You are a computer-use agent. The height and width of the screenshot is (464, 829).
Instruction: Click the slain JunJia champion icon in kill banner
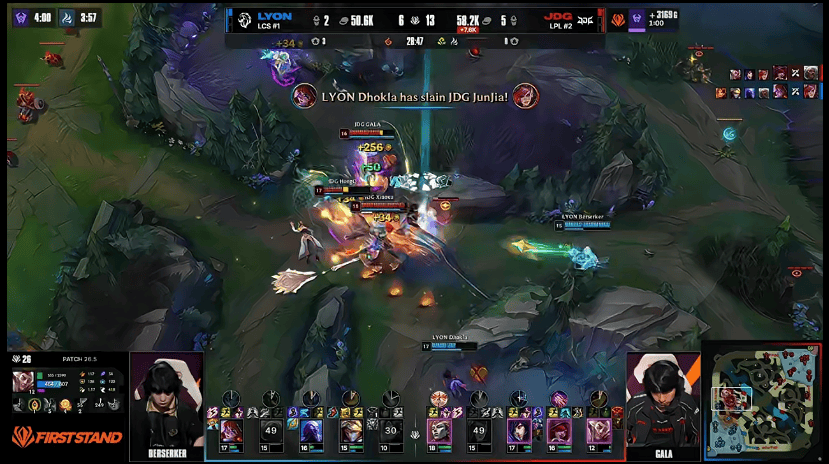pyautogui.click(x=525, y=97)
